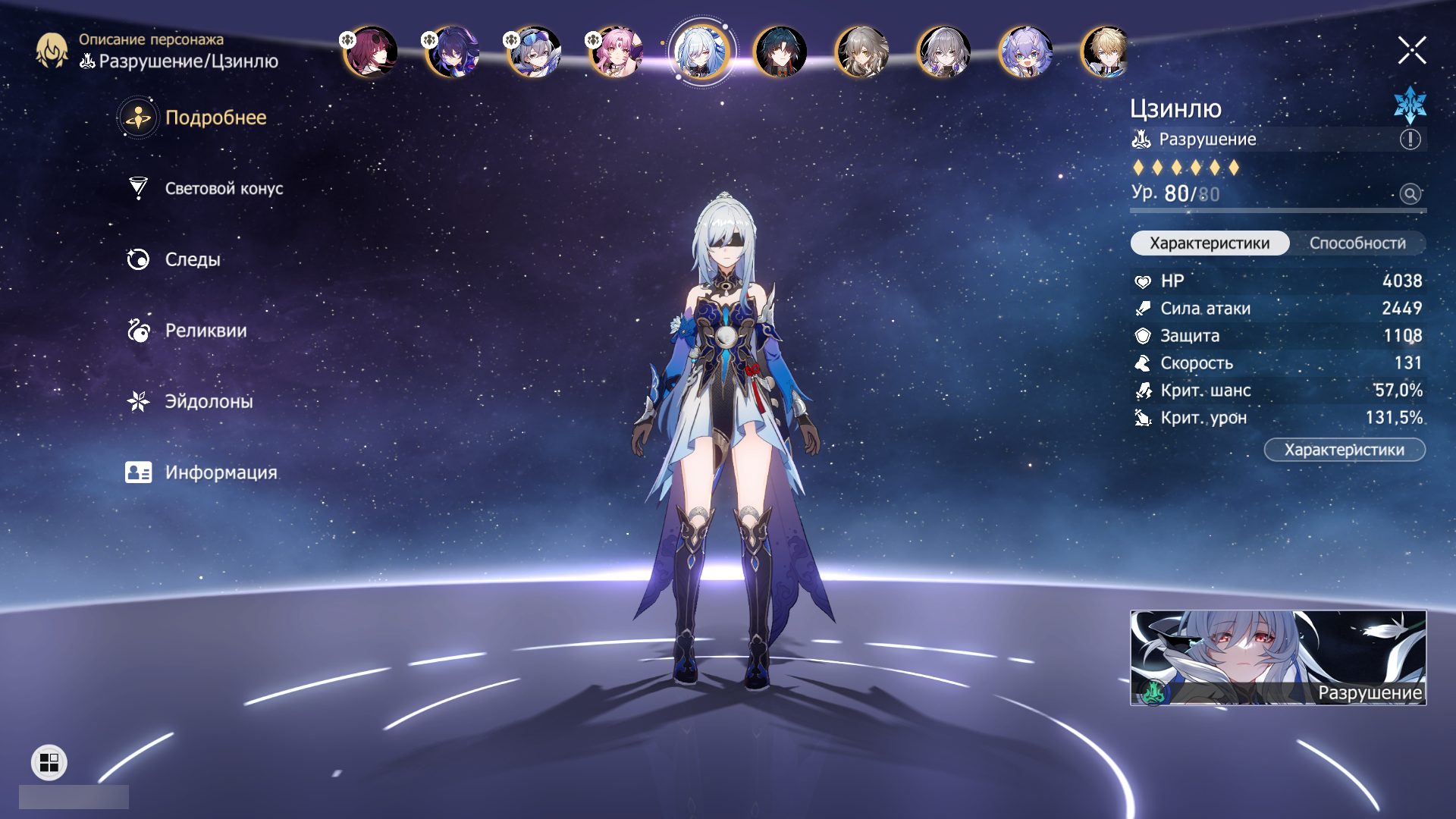Screen dimensions: 1456x819
Task: Open the Информация menu entry
Action: (221, 472)
